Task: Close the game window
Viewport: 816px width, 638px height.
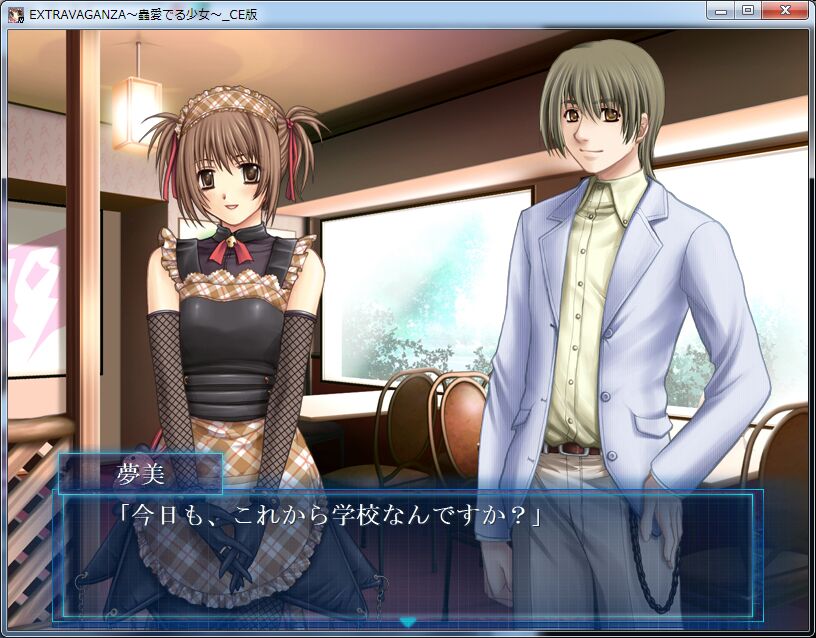Action: 783,10
